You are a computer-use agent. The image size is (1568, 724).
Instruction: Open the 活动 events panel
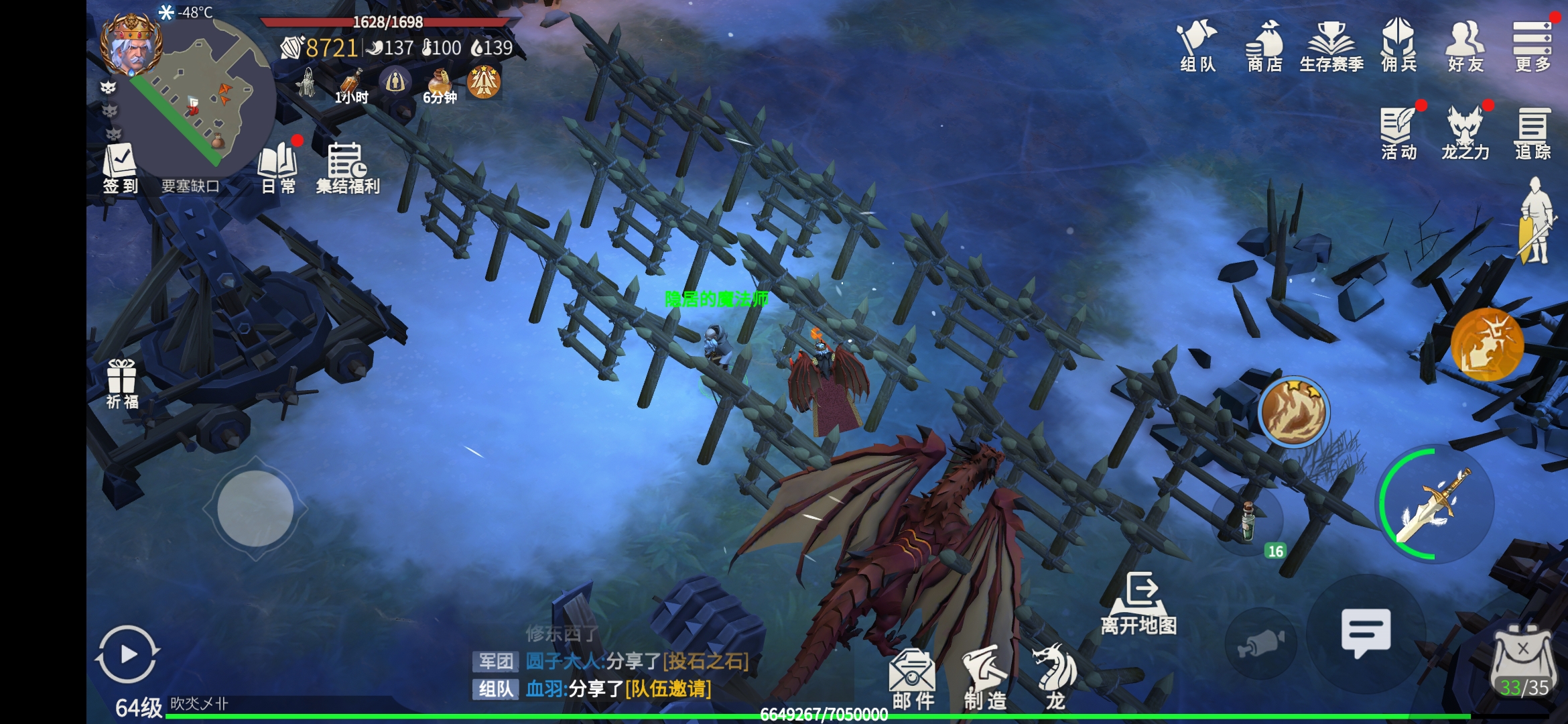pyautogui.click(x=1398, y=134)
